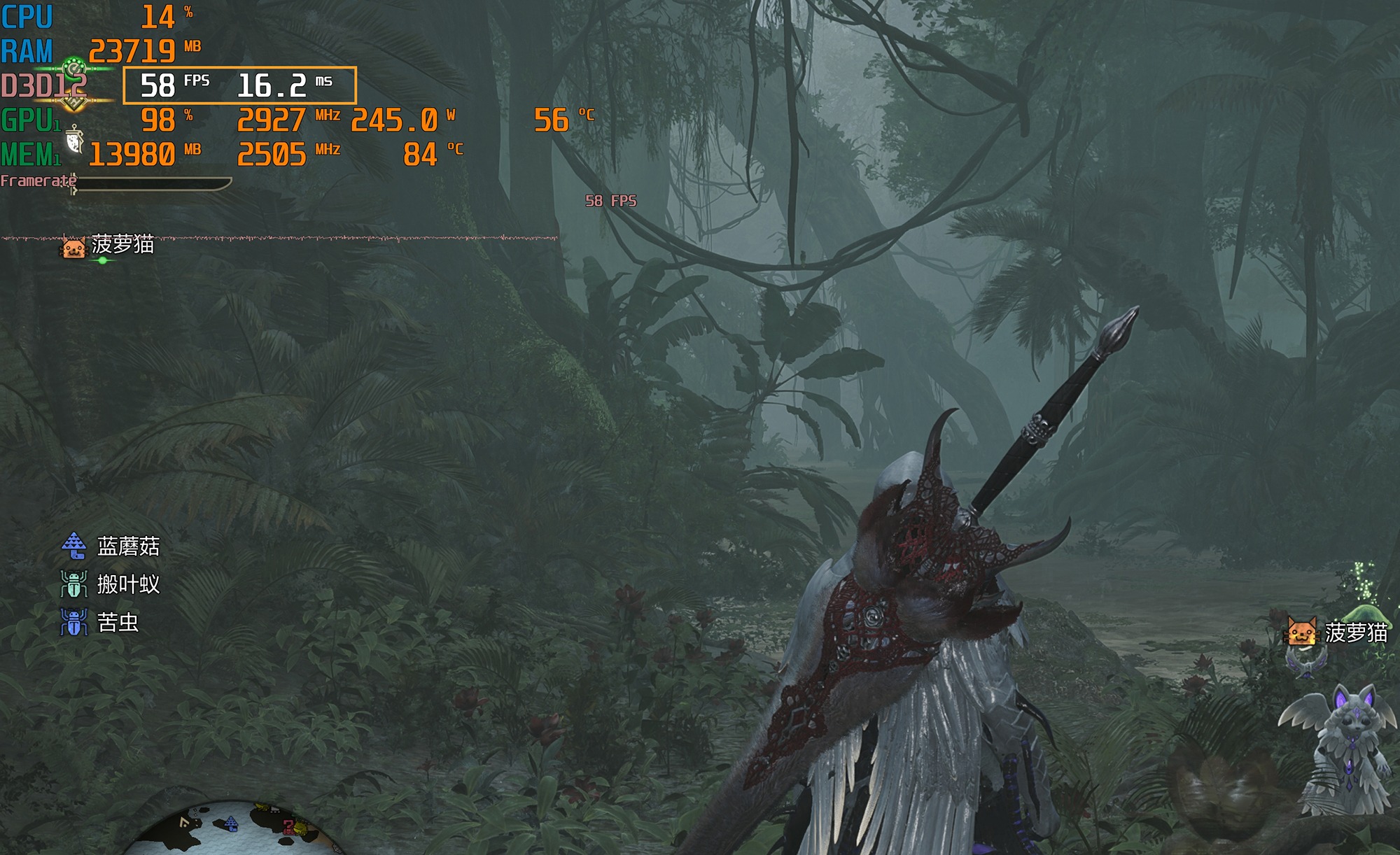Select the 菠萝猫 palico tag under the health bar
The image size is (1400, 855).
click(108, 246)
